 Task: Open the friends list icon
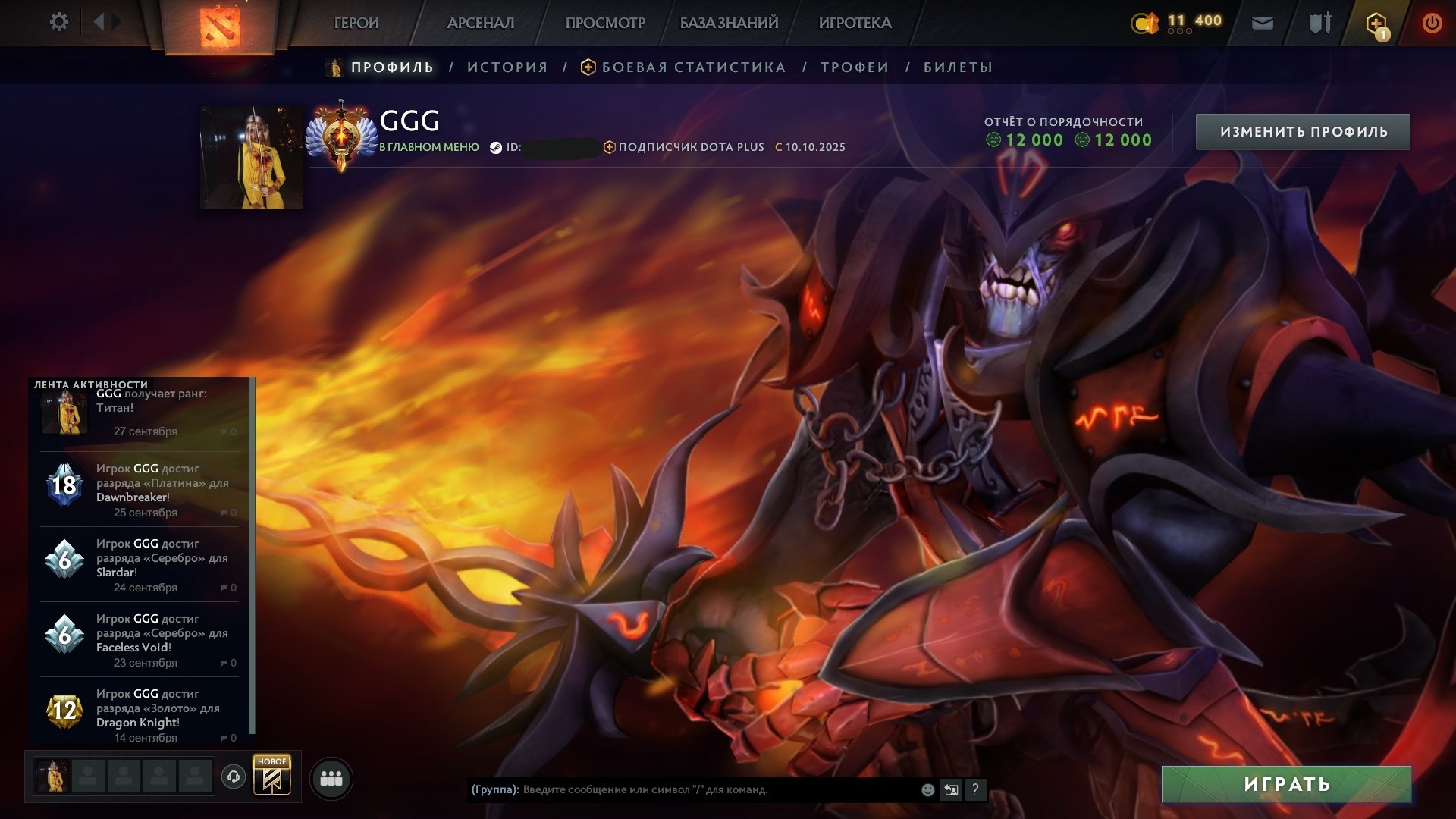331,777
